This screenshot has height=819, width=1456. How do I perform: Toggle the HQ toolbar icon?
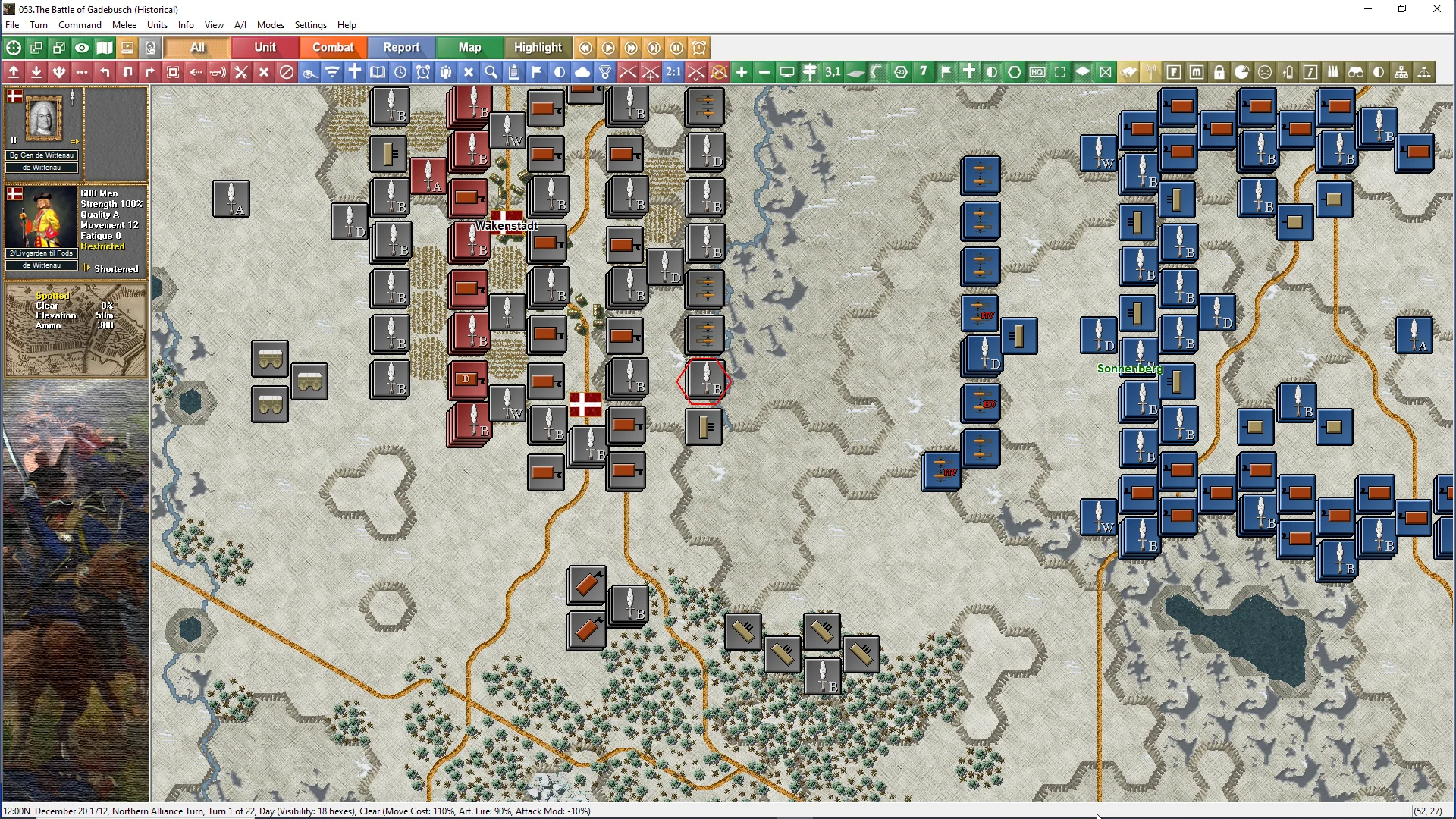pyautogui.click(x=1037, y=72)
